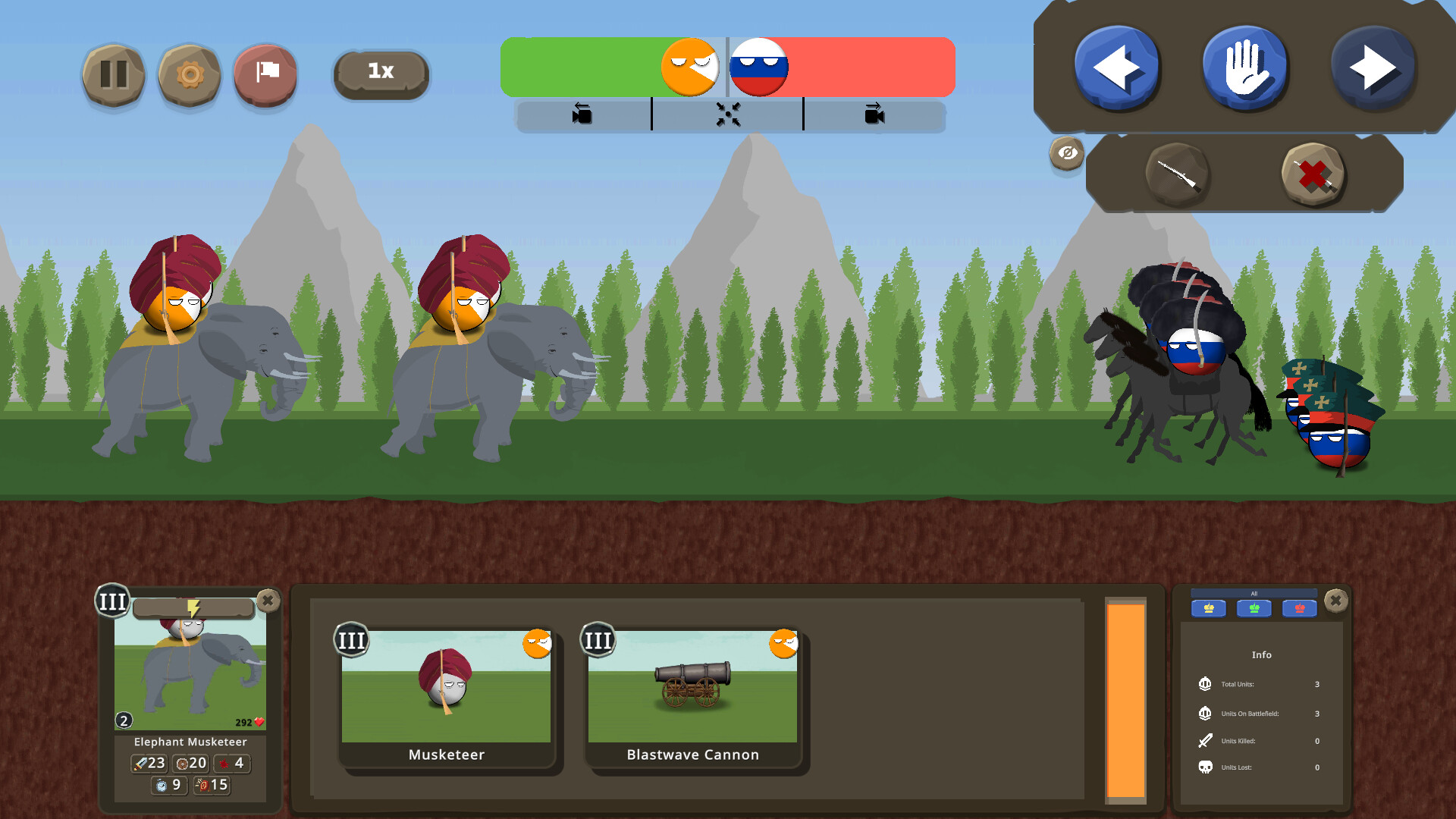The image size is (1456, 819).
Task: Click the red X crossed-rifle icon
Action: [x=1314, y=176]
